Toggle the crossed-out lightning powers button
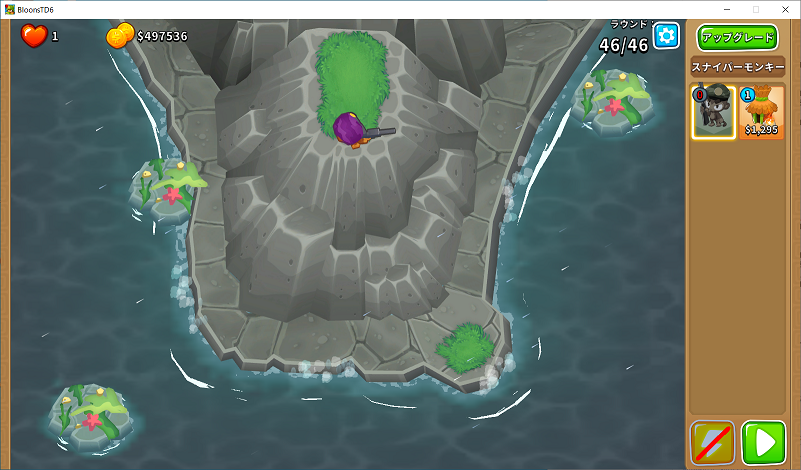This screenshot has height=470, width=801. 712,443
